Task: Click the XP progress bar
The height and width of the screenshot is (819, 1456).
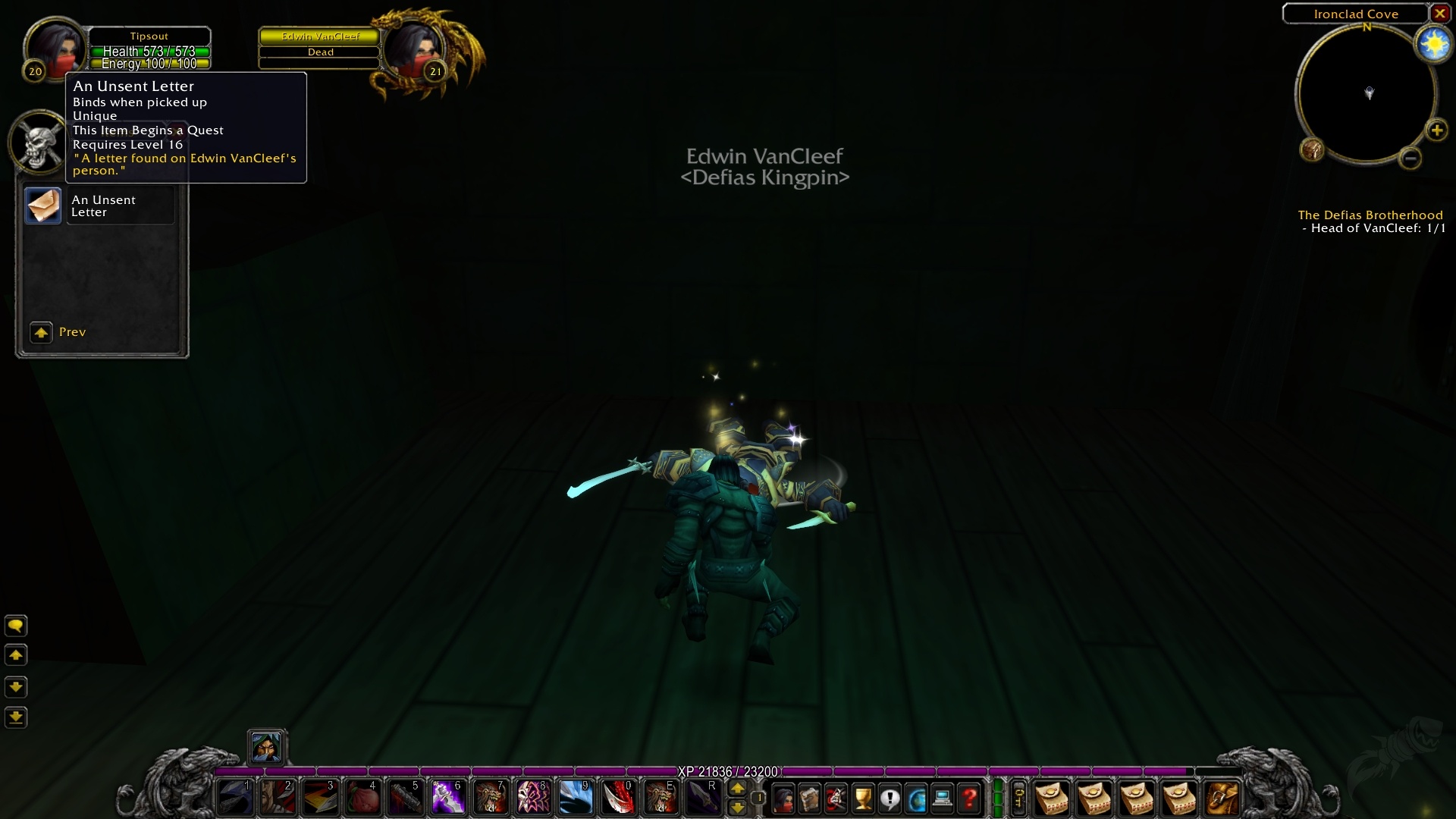Action: tap(728, 771)
